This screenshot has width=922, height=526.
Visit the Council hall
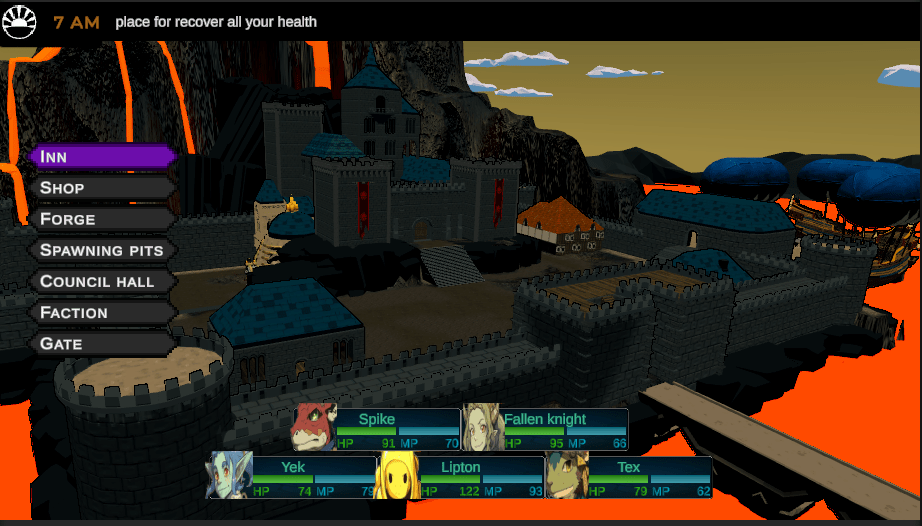103,281
